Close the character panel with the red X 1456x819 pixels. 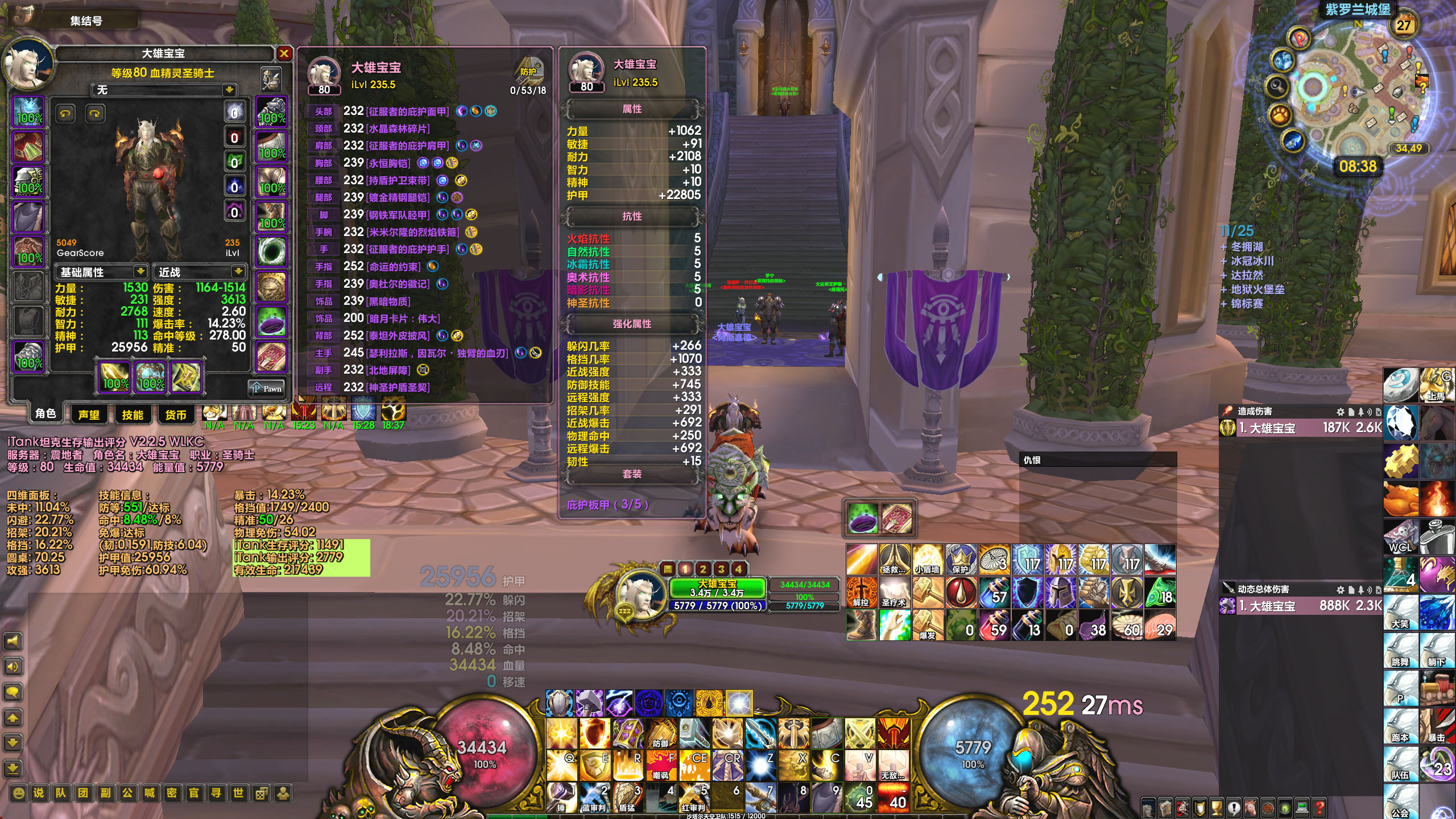click(x=284, y=54)
